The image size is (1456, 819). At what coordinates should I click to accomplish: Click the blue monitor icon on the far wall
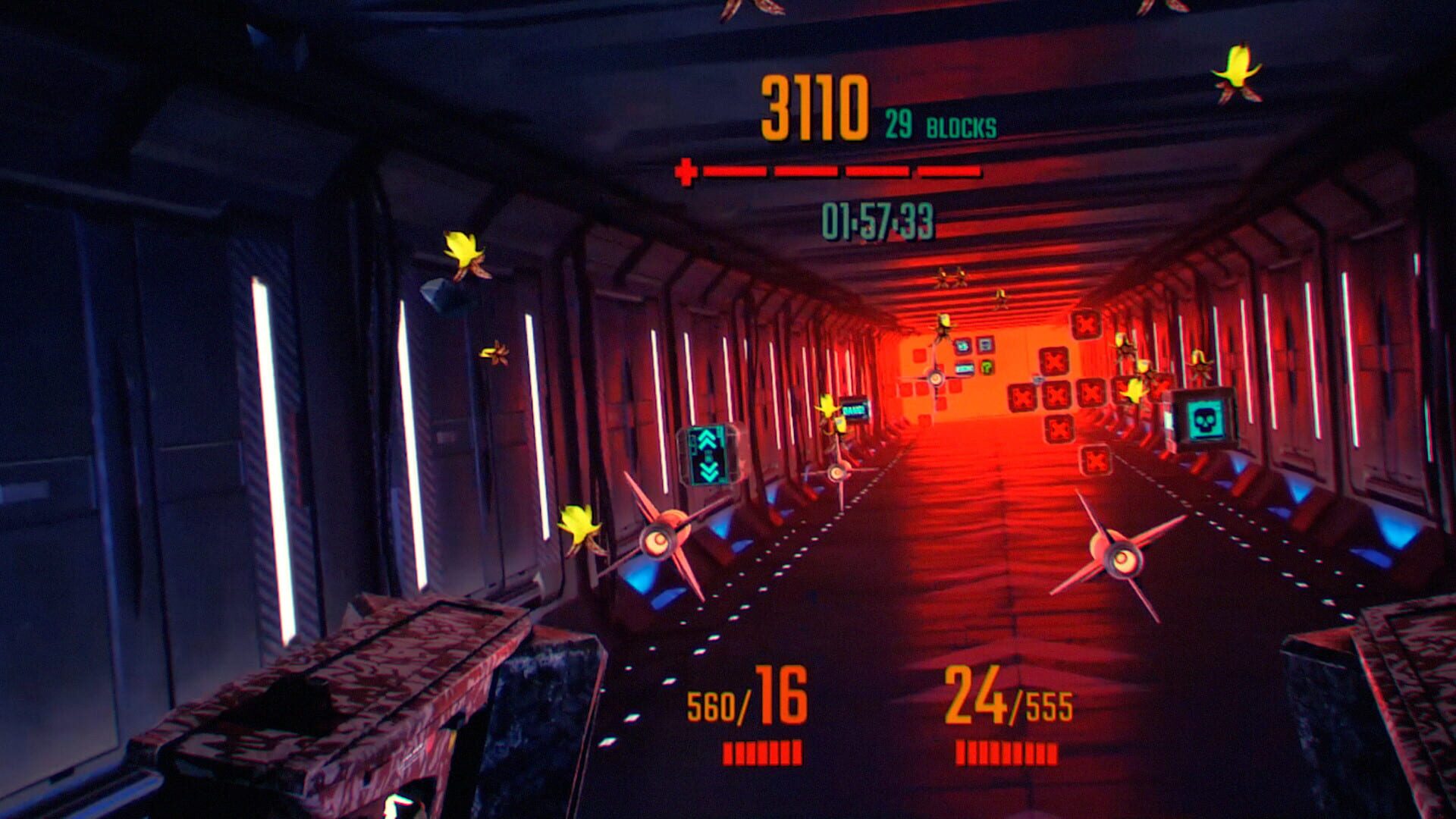(x=984, y=344)
